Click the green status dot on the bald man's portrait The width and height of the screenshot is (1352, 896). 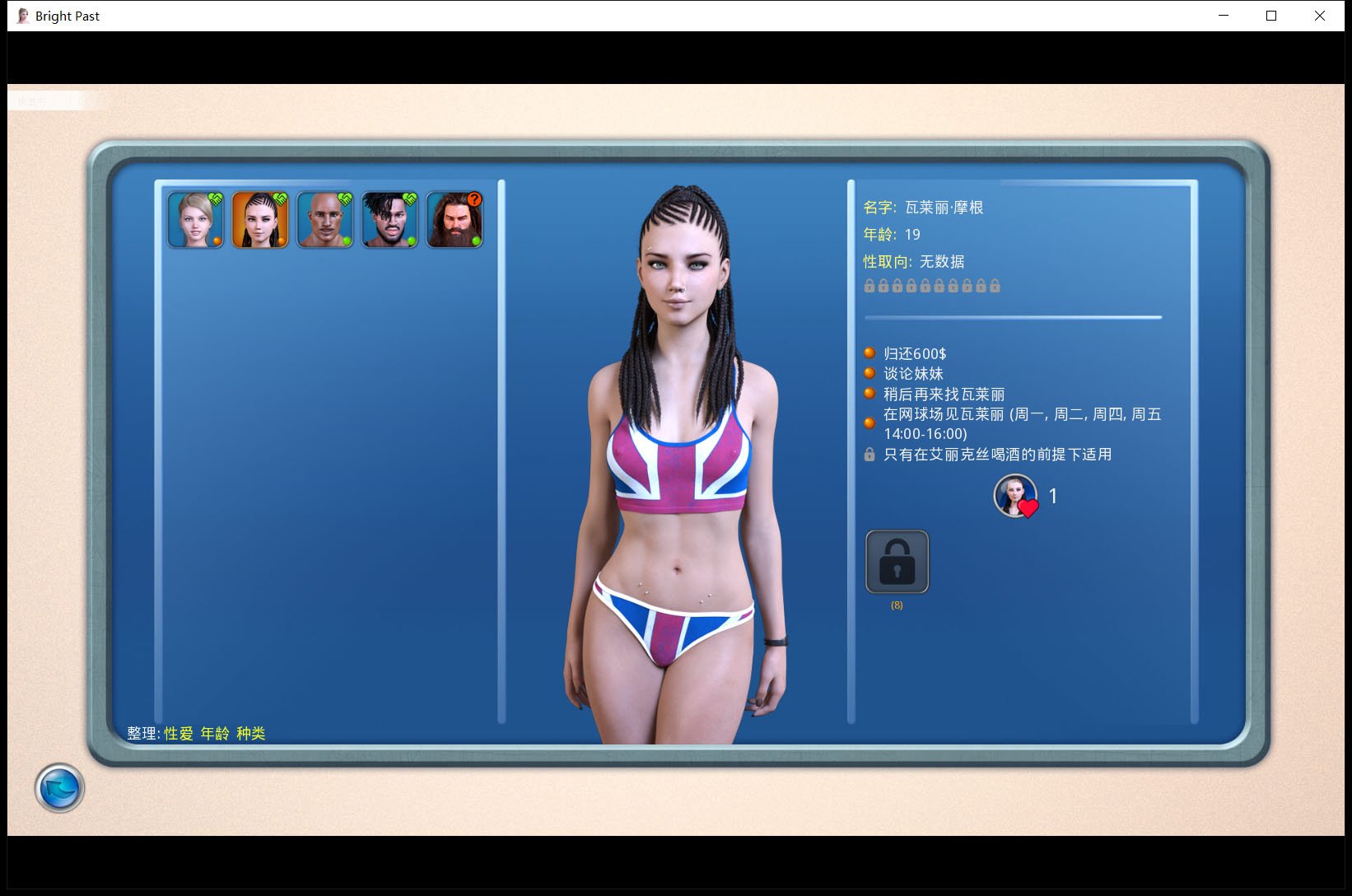(x=347, y=240)
